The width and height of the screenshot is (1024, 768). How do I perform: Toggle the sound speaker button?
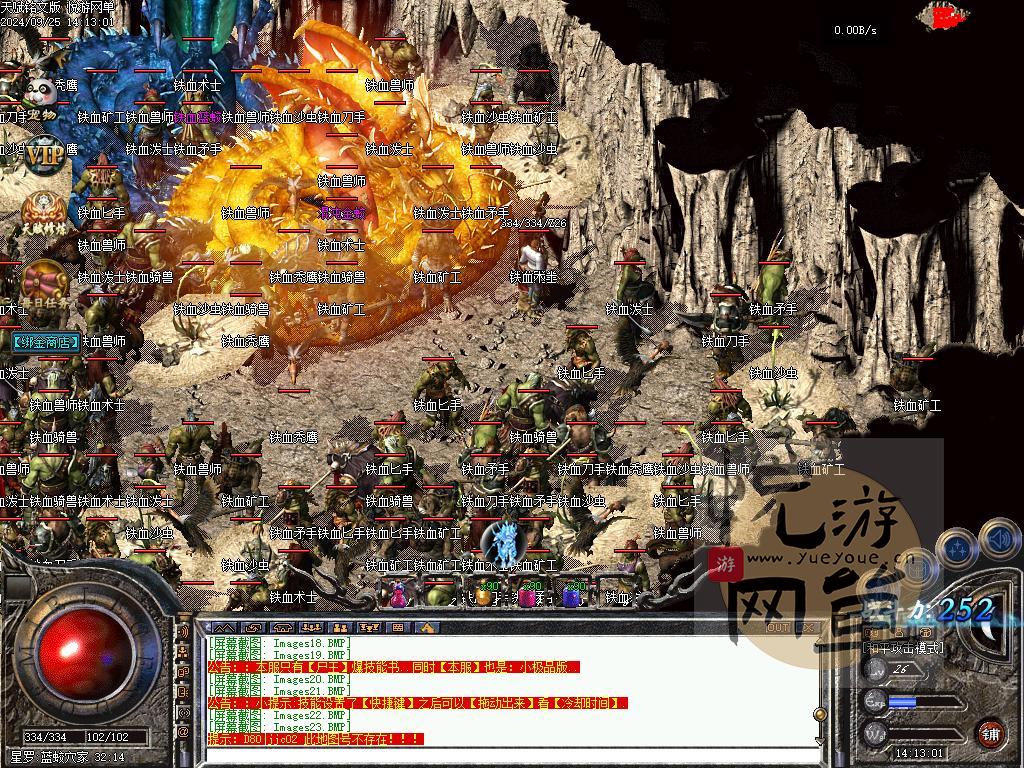click(999, 540)
